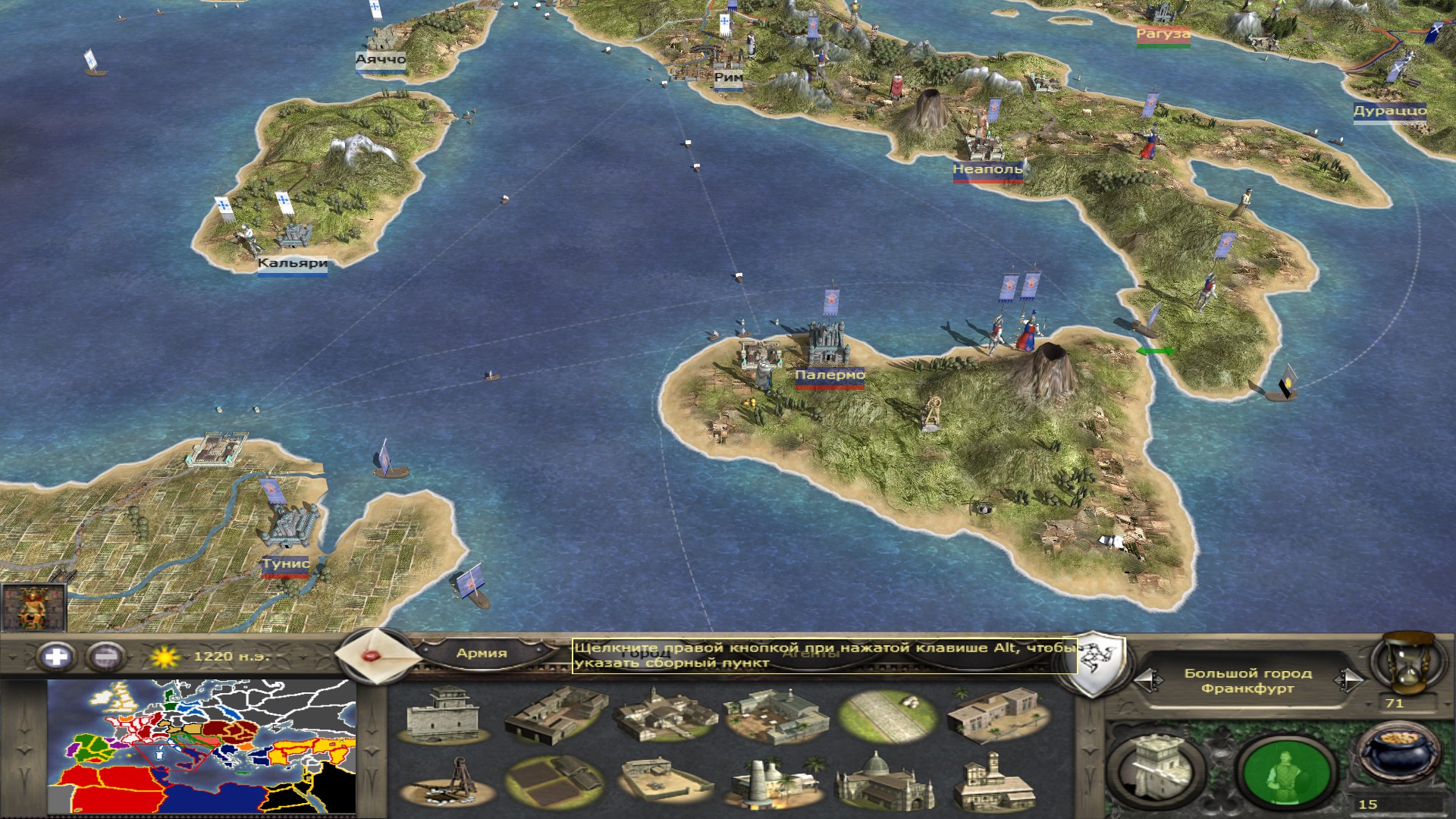1456x819 pixels.
Task: Open the faction leader portrait on the throne
Action: click(x=33, y=607)
